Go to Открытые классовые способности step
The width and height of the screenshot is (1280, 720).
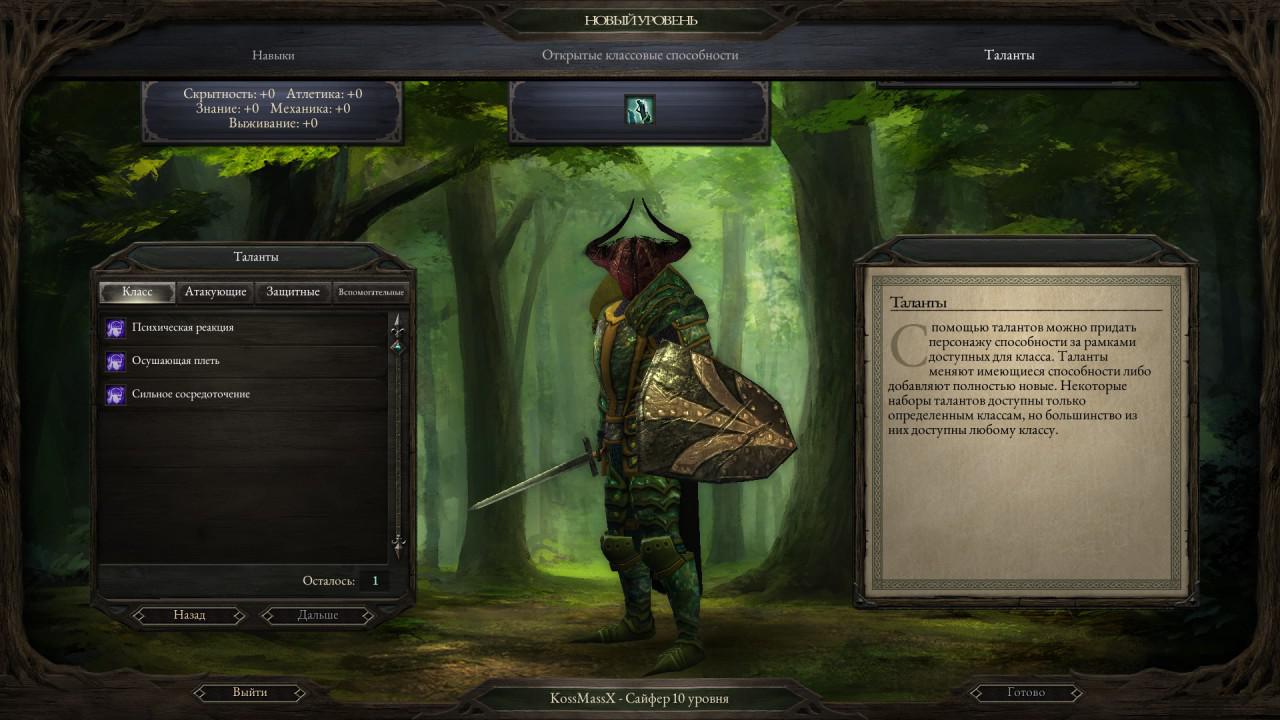tap(640, 55)
